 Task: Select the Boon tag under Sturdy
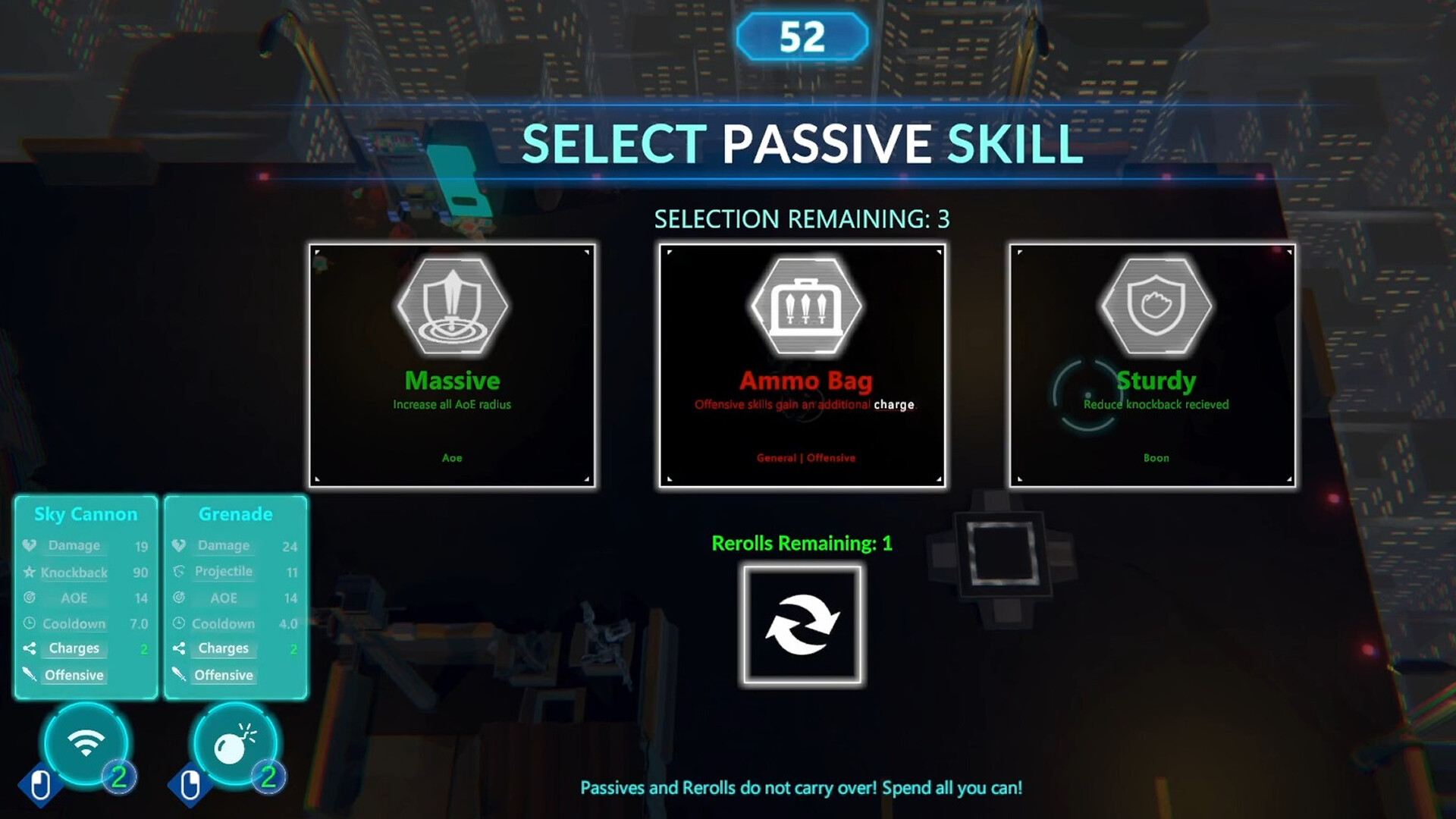click(1155, 457)
